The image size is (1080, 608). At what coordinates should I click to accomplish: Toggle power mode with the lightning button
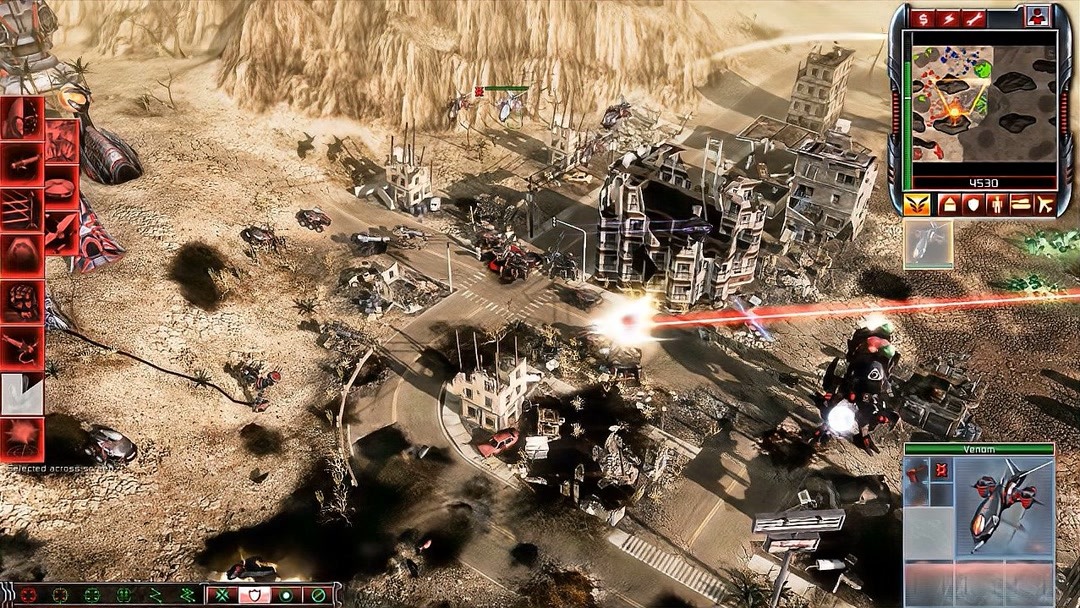coord(947,18)
